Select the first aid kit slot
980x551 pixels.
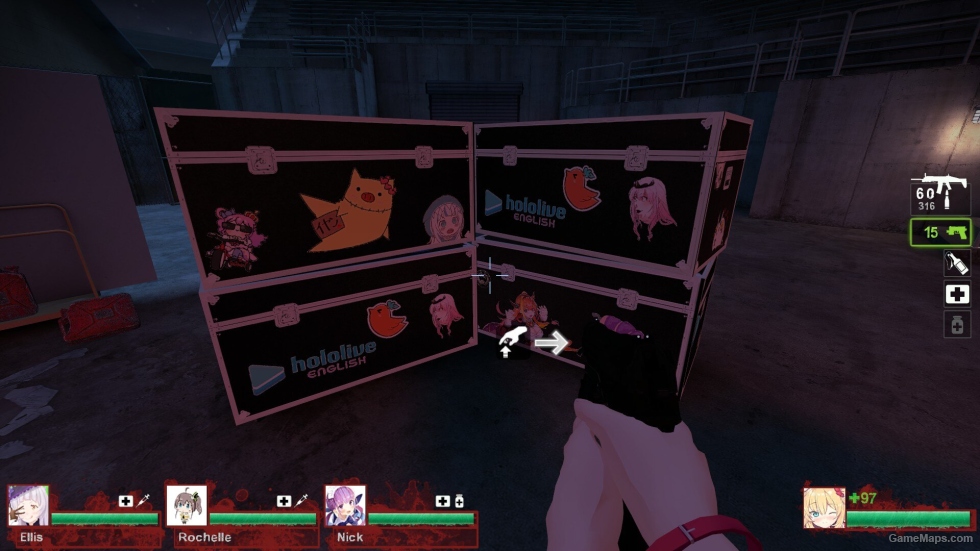[x=957, y=294]
